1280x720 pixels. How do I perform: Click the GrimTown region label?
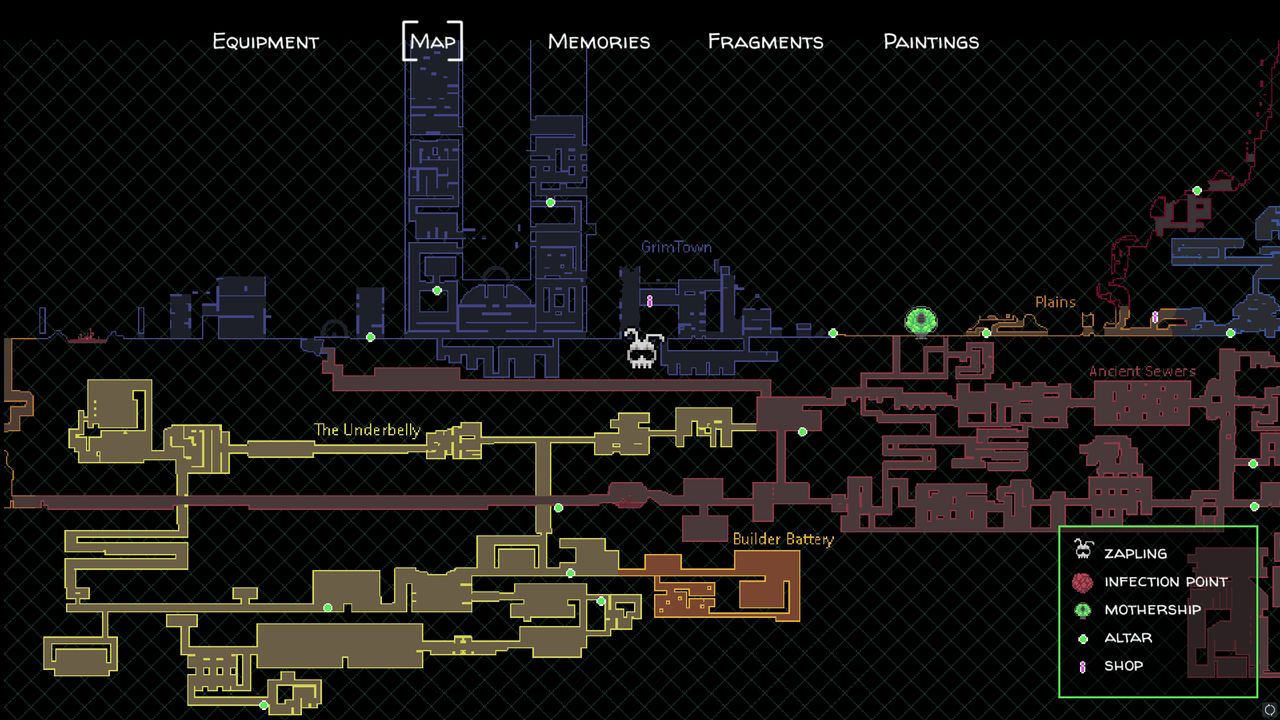(x=676, y=247)
